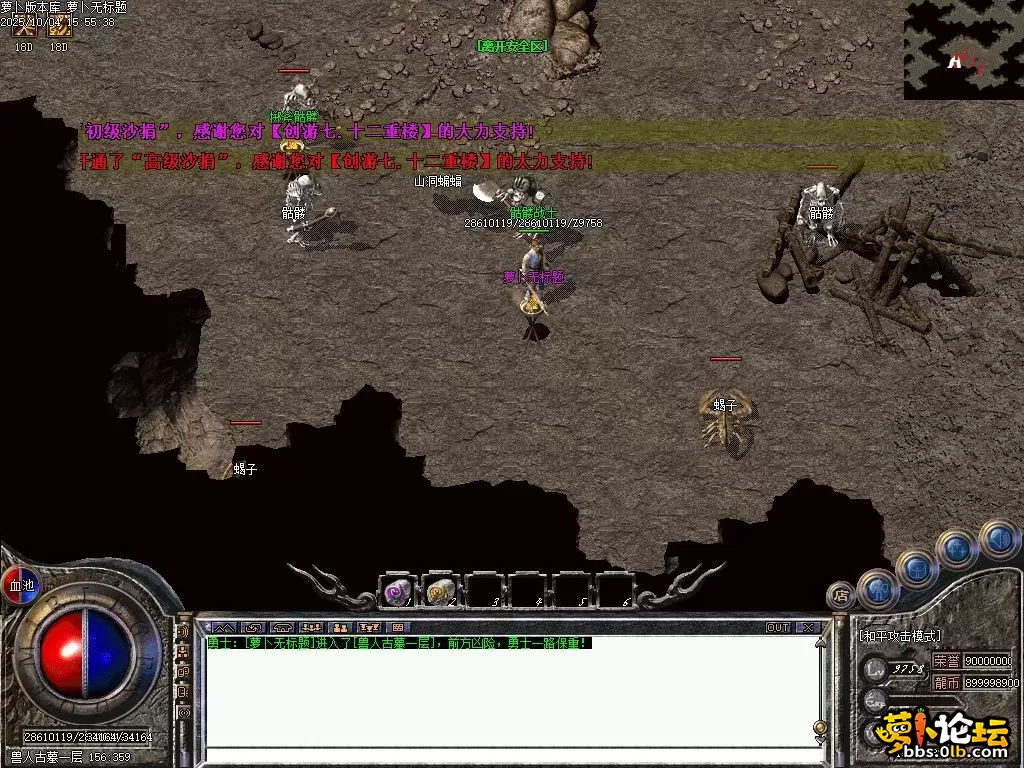Open the minimap in the corner

coord(963,50)
